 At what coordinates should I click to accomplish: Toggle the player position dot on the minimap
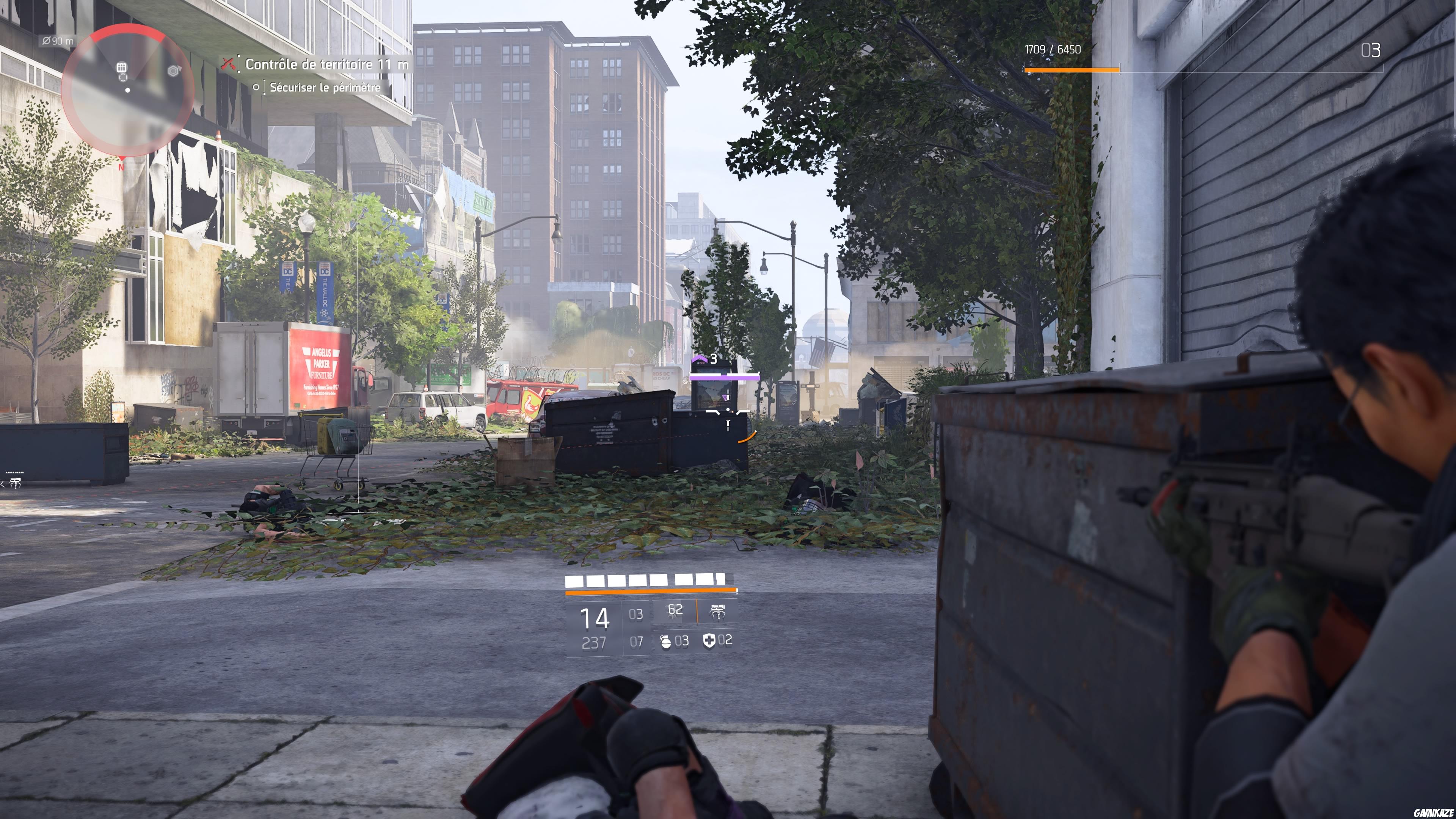point(128,90)
